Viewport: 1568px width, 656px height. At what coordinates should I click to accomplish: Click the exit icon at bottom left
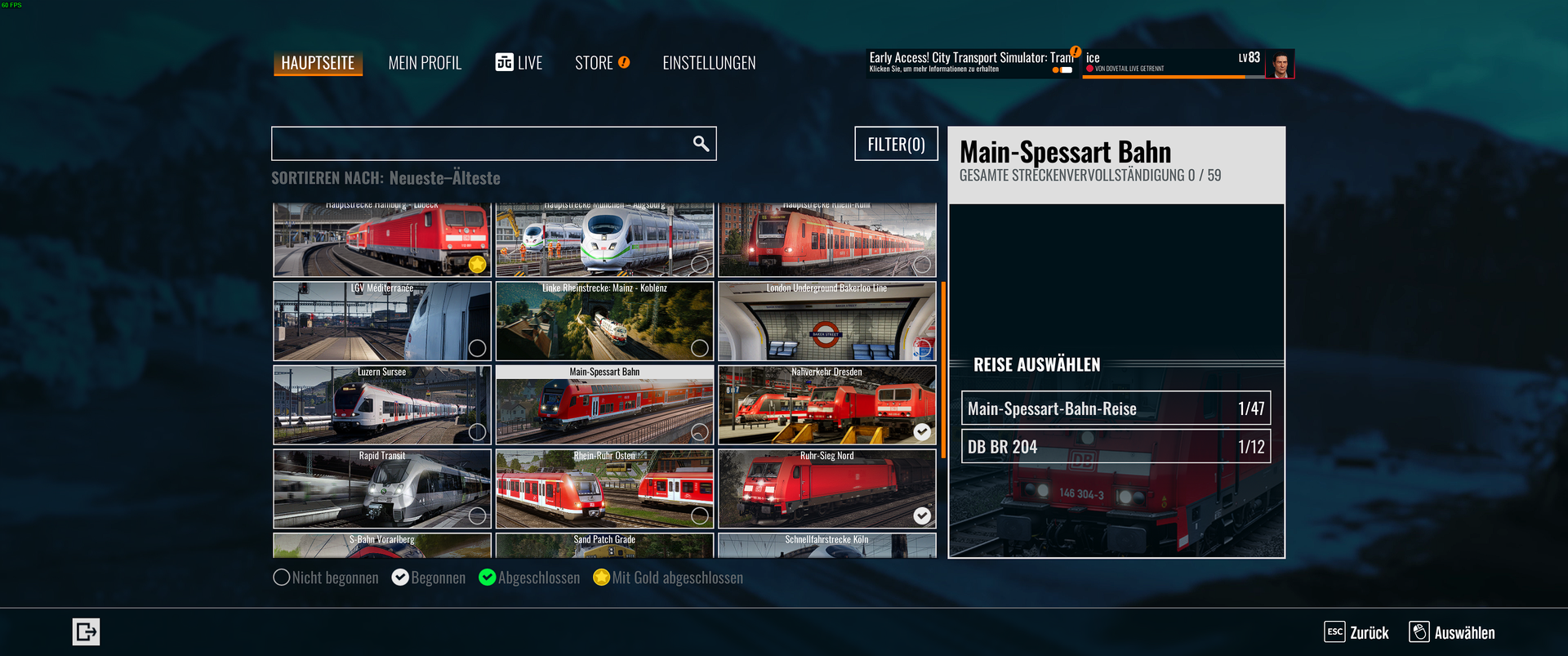86,631
